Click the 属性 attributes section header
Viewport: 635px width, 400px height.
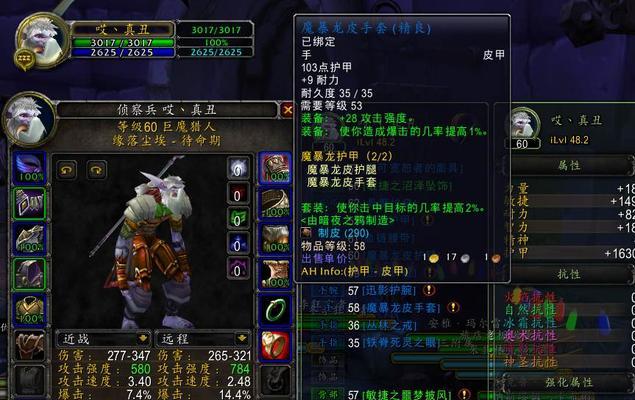click(x=568, y=165)
